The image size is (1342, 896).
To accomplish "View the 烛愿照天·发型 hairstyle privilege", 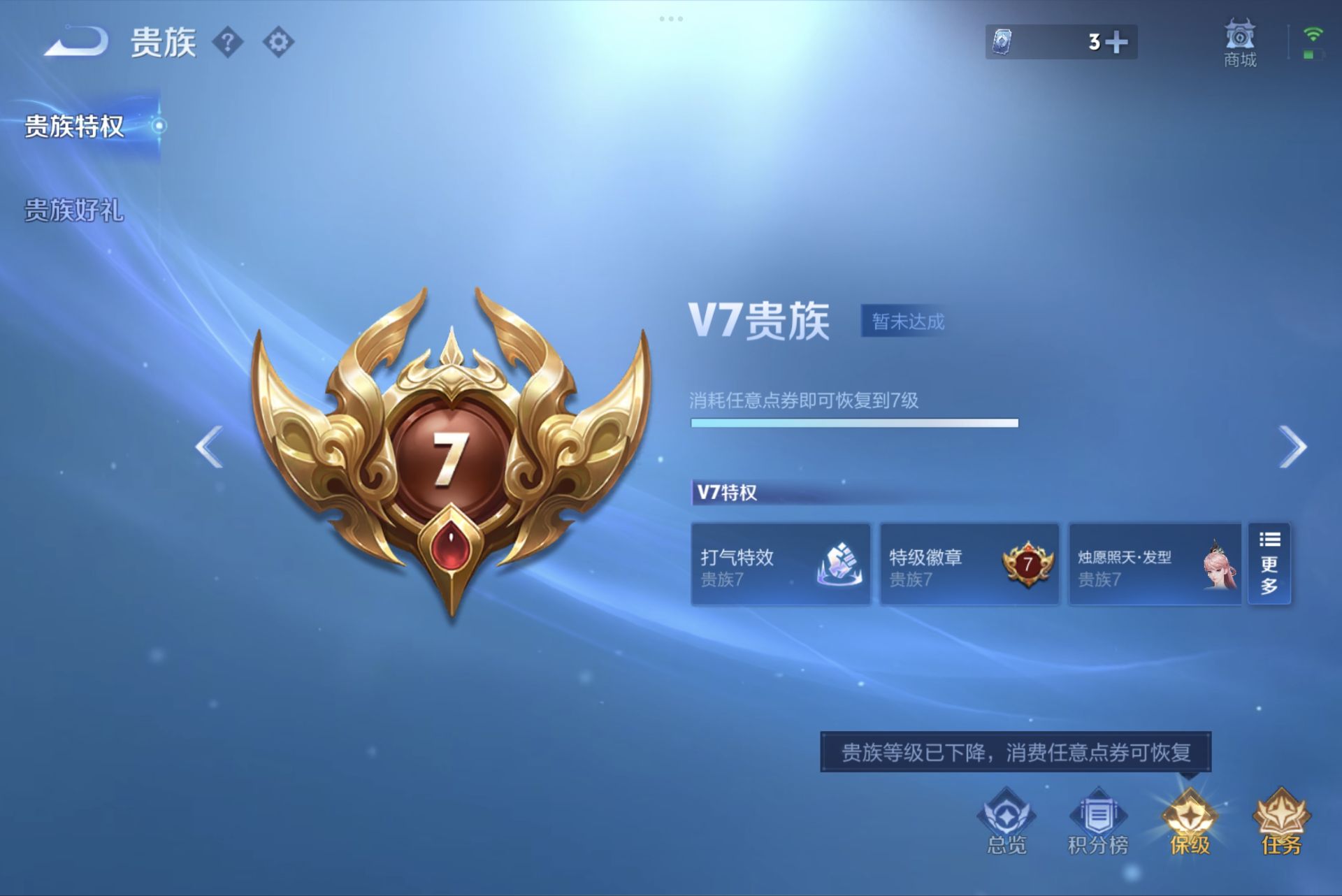I will (x=1154, y=565).
